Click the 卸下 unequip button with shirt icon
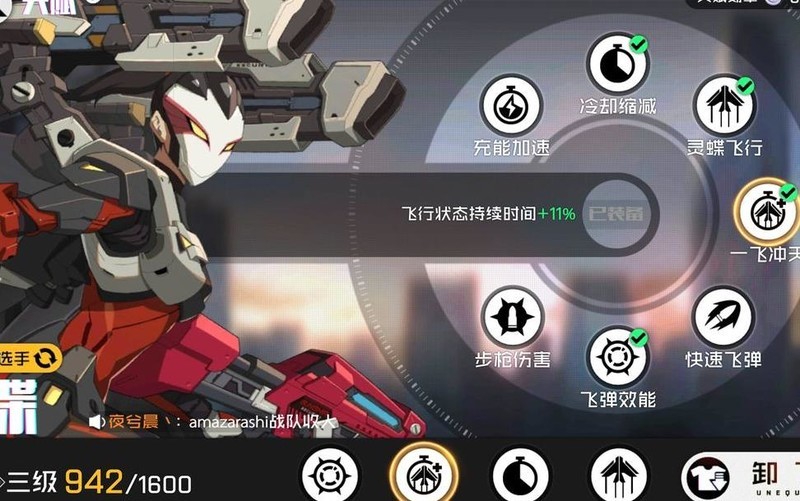Viewport: 800px width, 501px height. (740, 475)
